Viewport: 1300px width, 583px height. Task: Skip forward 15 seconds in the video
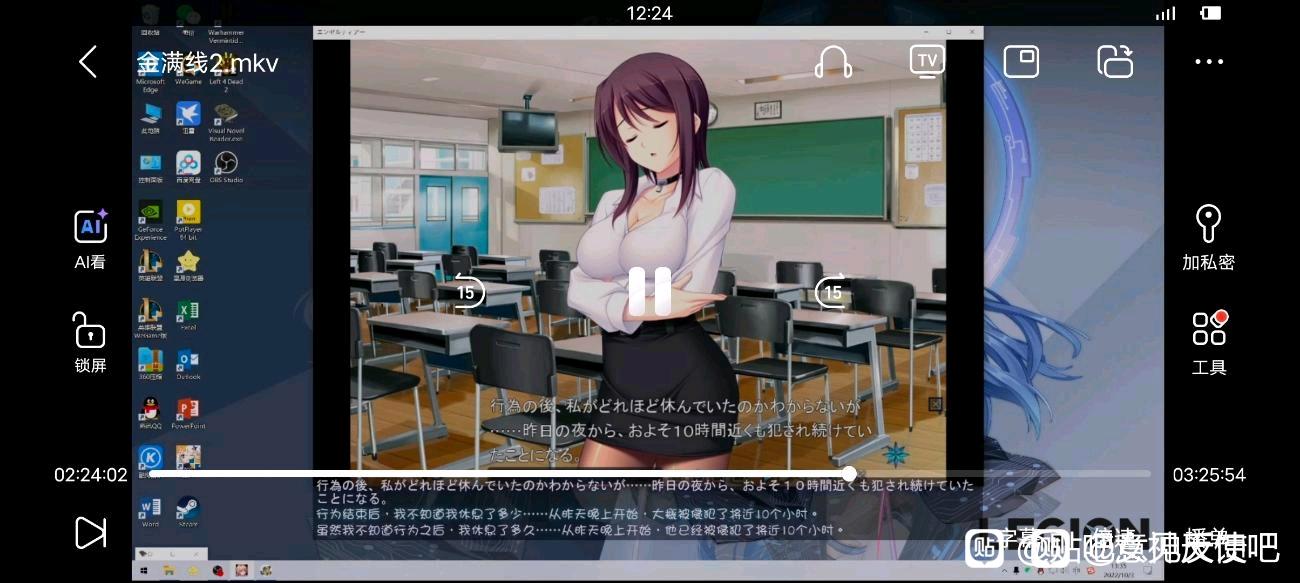point(831,292)
